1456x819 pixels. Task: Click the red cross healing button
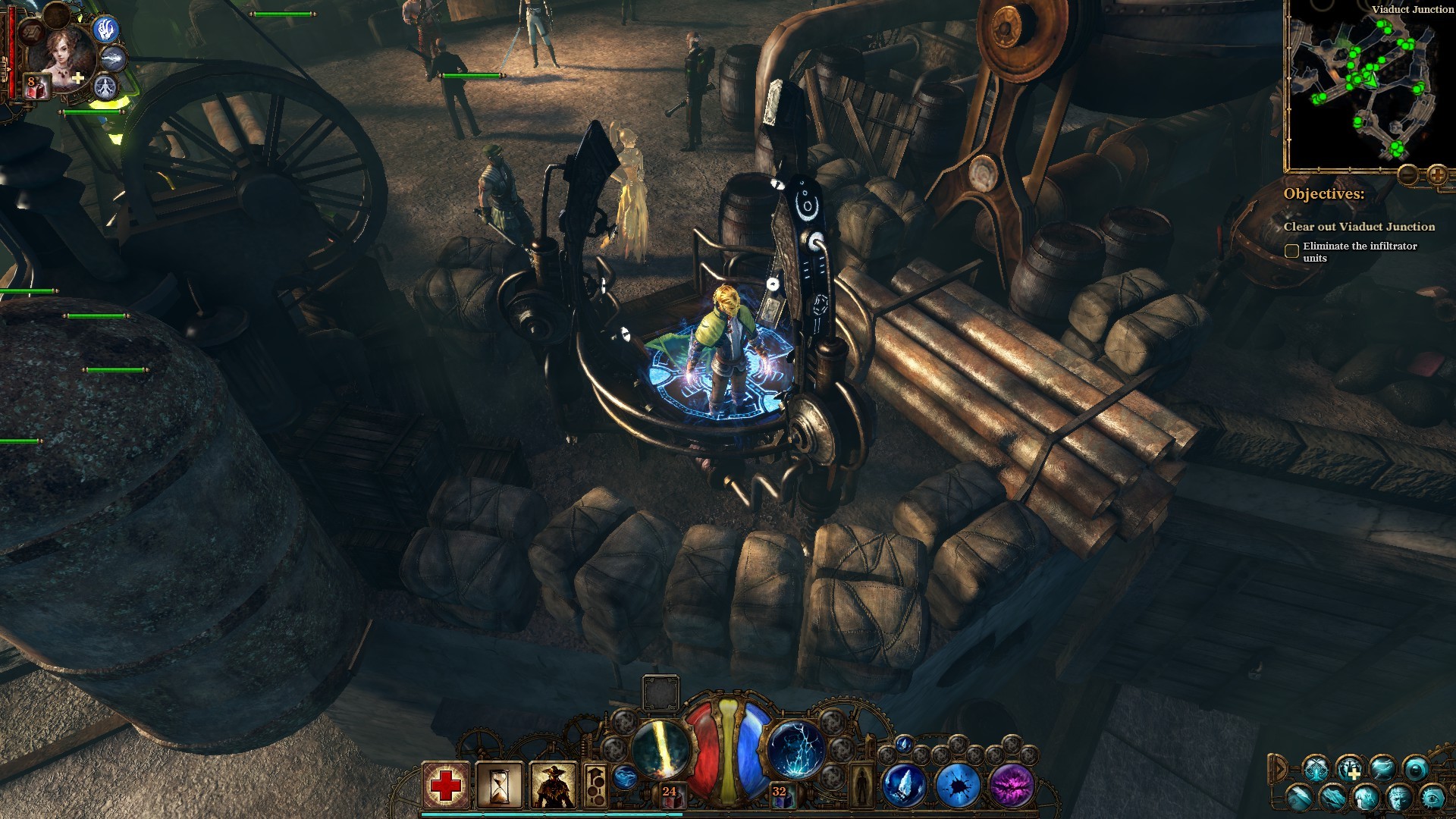pos(446,785)
